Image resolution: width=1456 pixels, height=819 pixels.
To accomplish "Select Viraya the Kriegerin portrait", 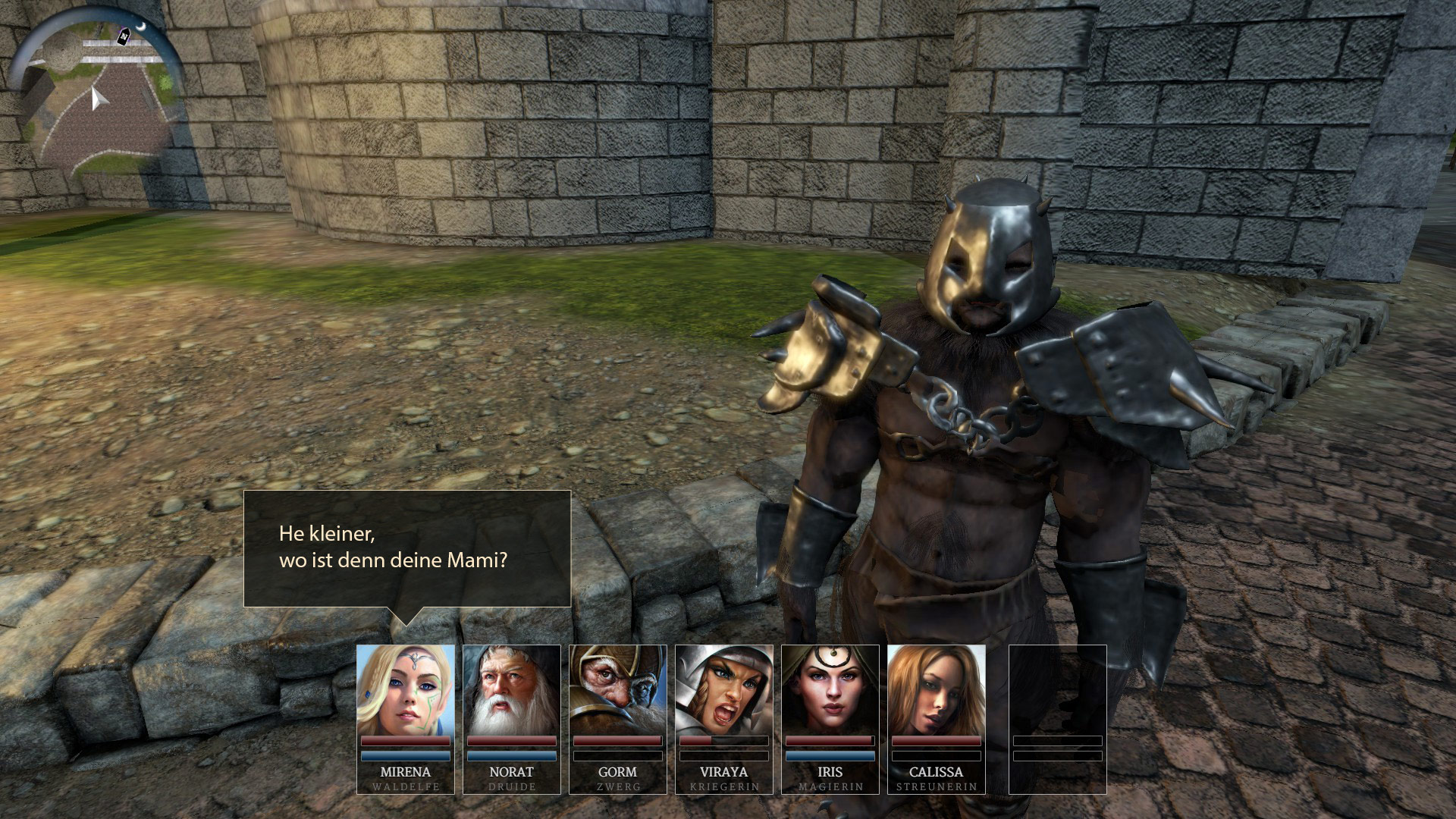I will click(724, 690).
